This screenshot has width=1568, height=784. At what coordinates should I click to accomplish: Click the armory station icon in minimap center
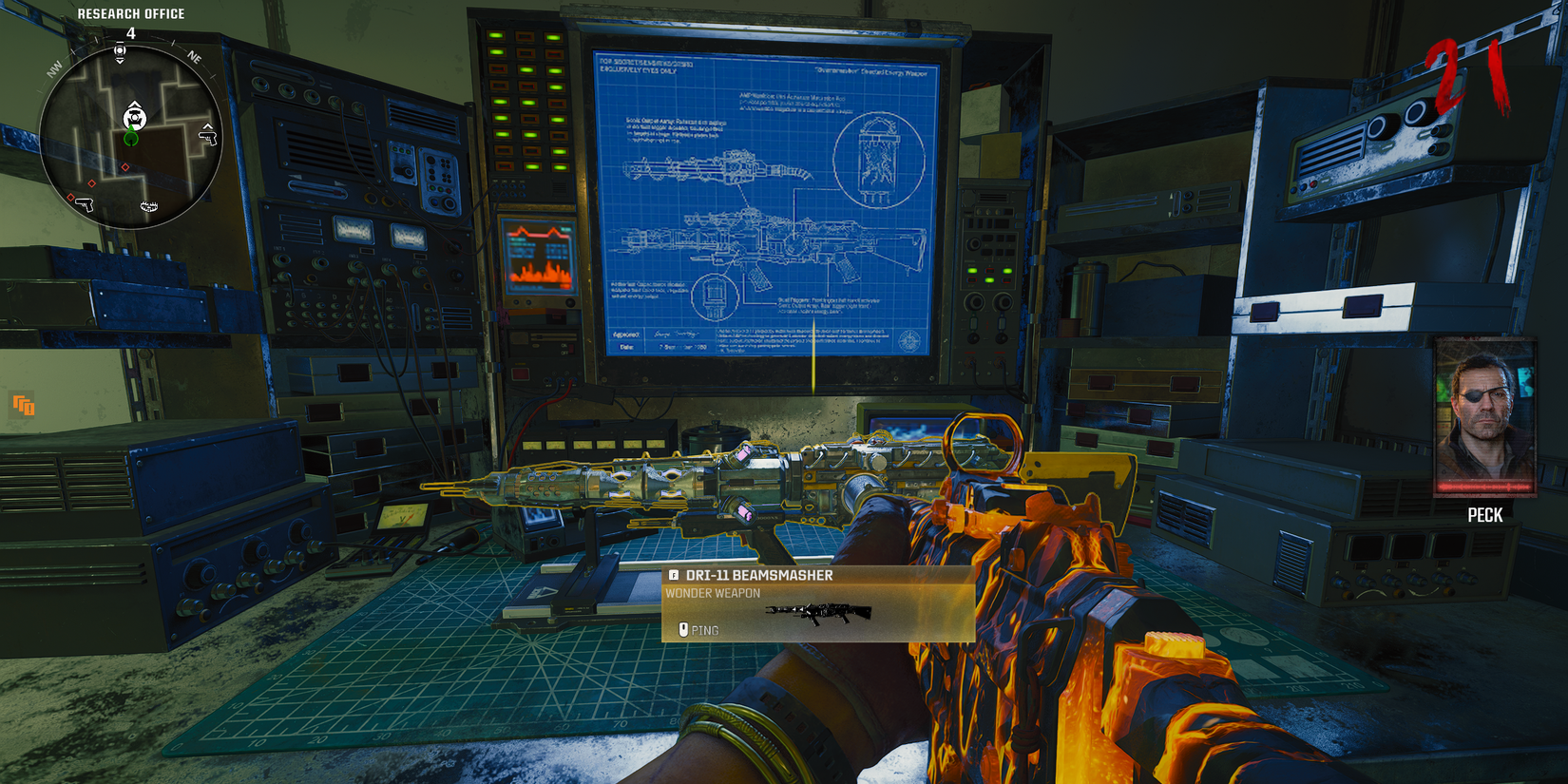[134, 117]
